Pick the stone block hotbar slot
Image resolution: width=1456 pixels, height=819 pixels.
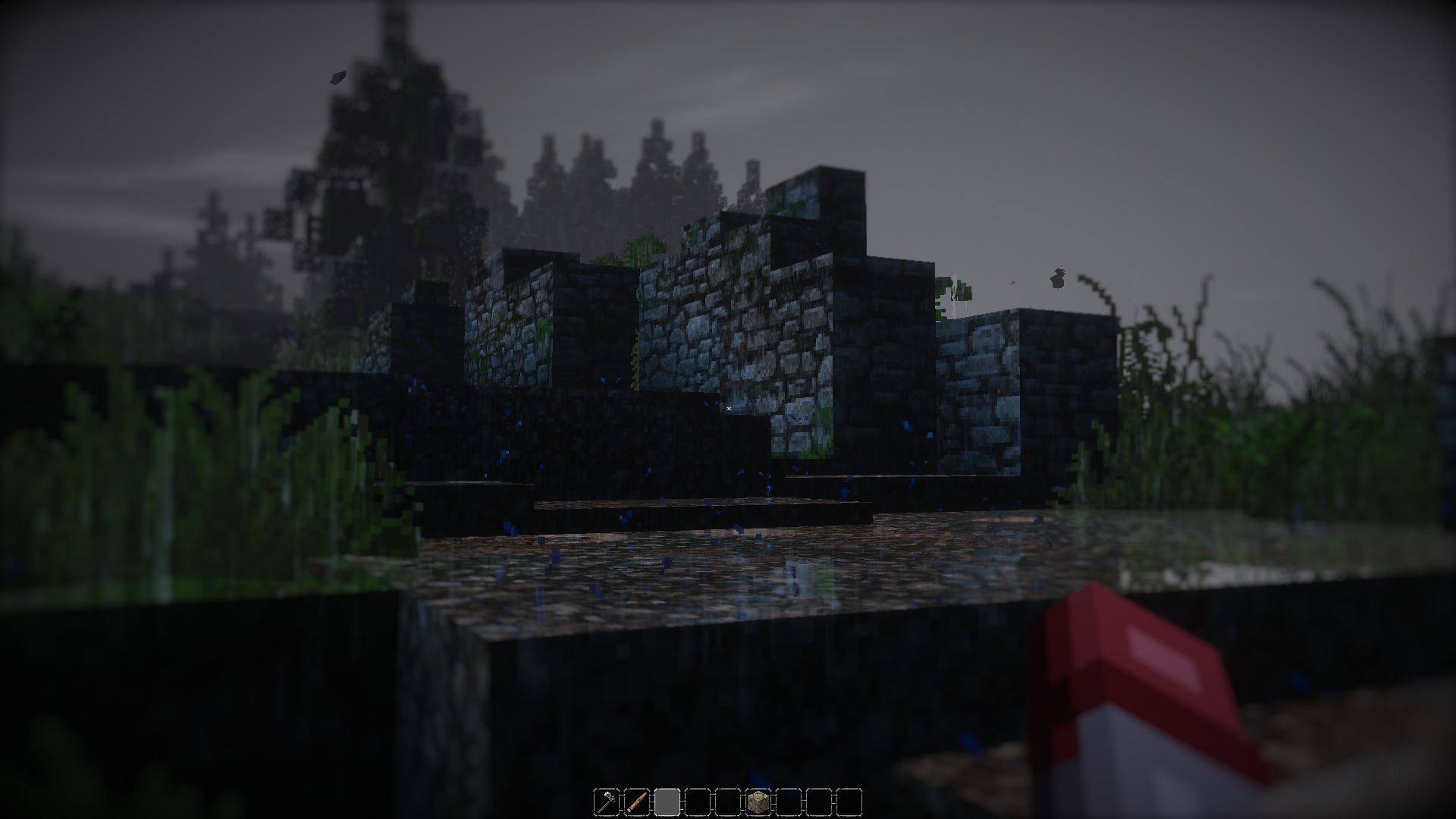point(758,801)
